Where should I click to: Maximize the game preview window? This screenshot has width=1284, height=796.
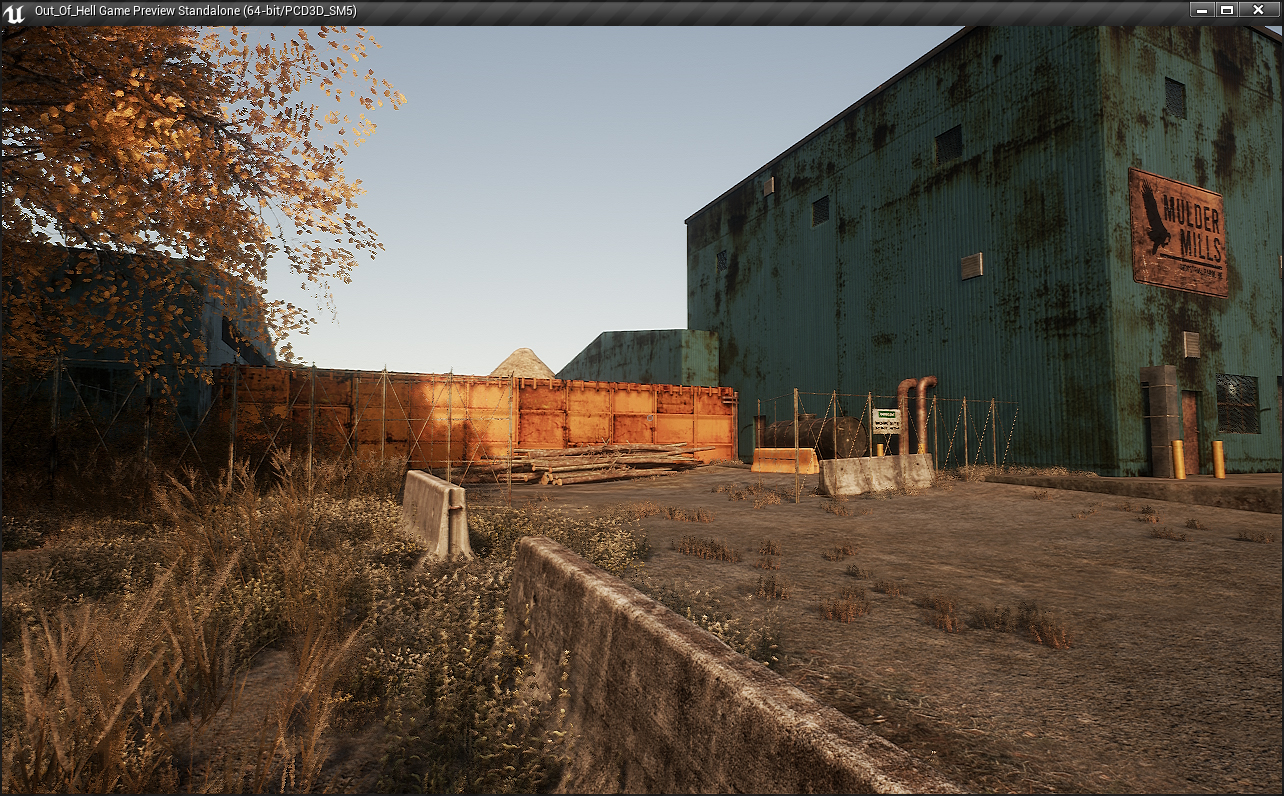tap(1227, 10)
